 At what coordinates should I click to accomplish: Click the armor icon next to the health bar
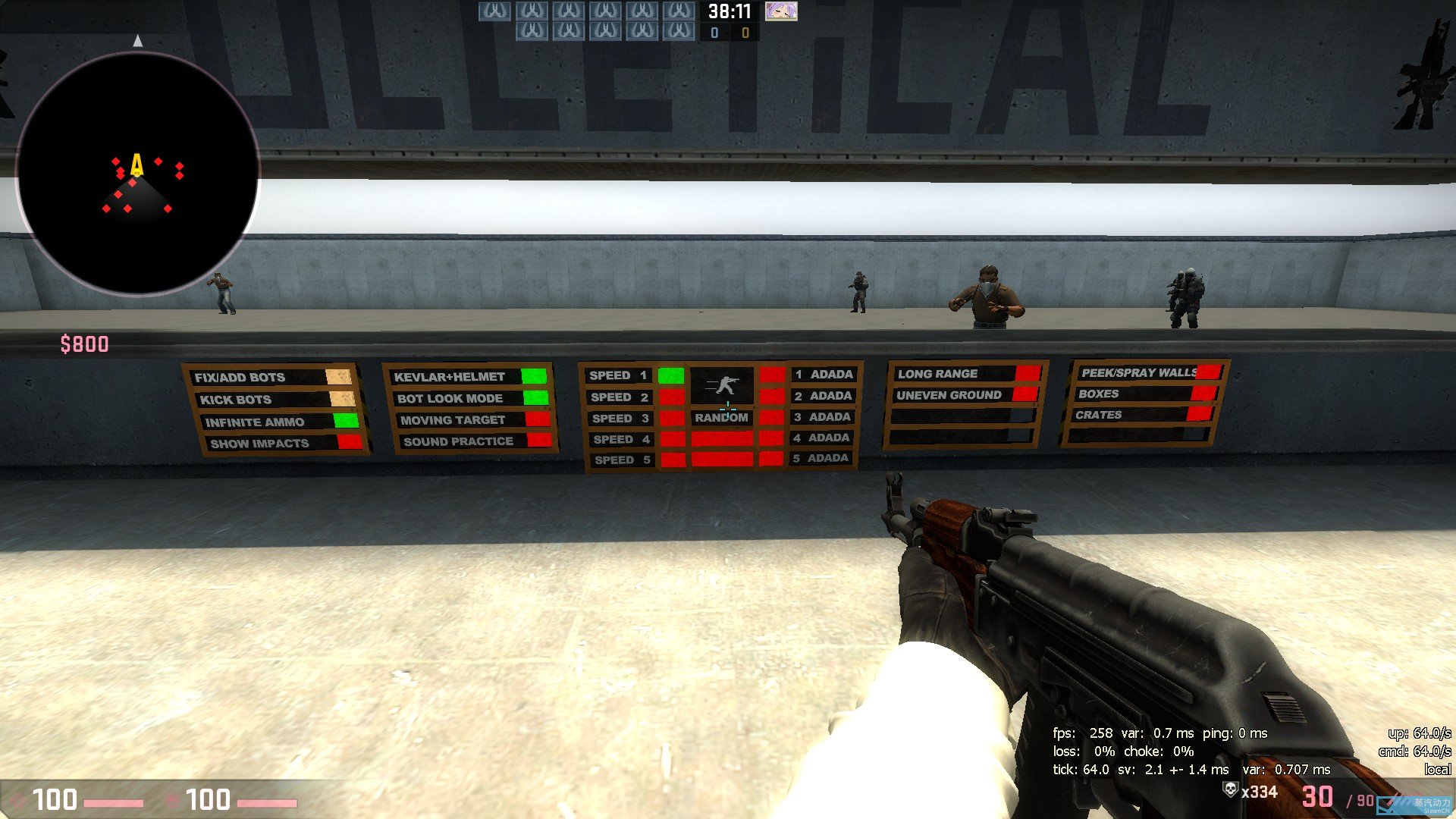[x=171, y=801]
